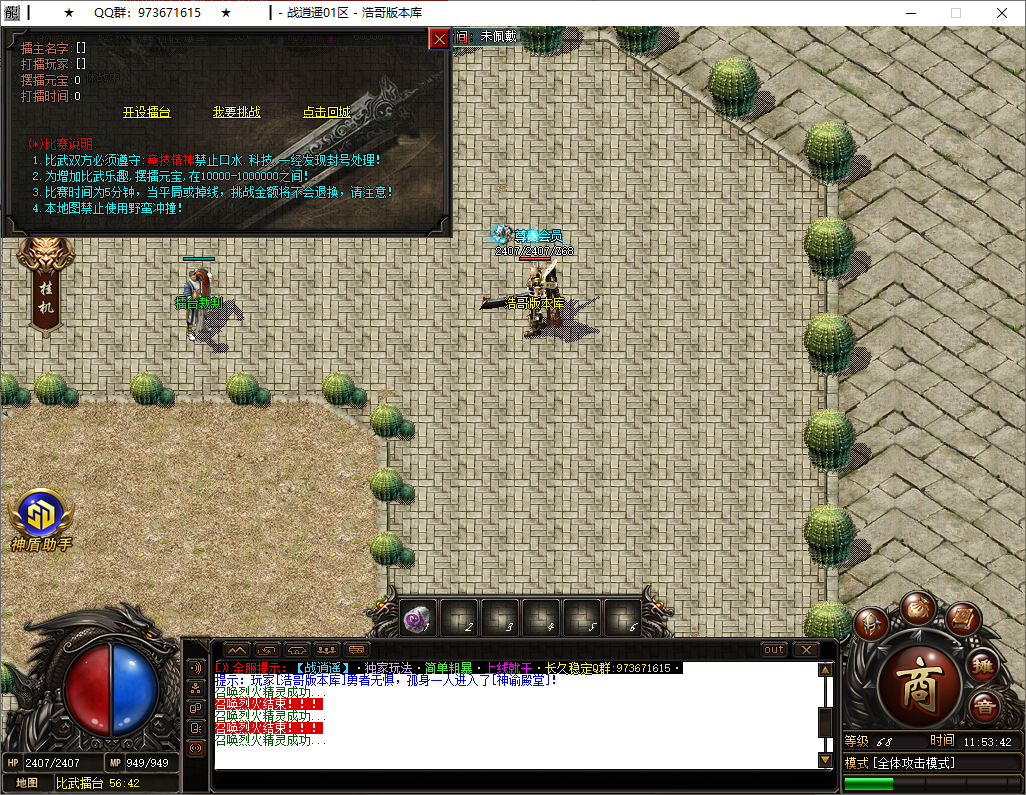Open the 地图 map button
The image size is (1026, 795).
(x=27, y=783)
